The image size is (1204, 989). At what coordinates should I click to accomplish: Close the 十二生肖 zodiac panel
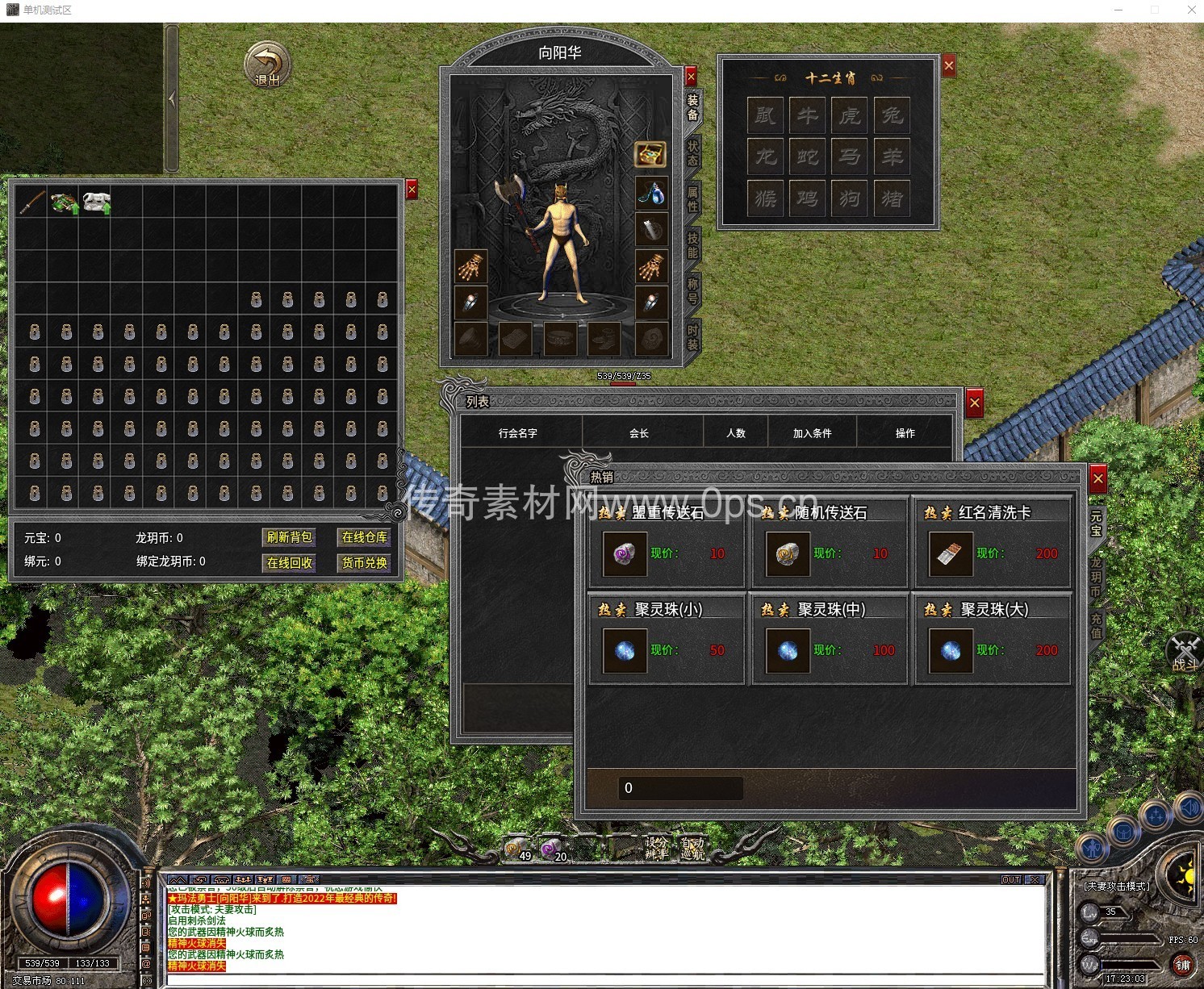click(x=949, y=65)
